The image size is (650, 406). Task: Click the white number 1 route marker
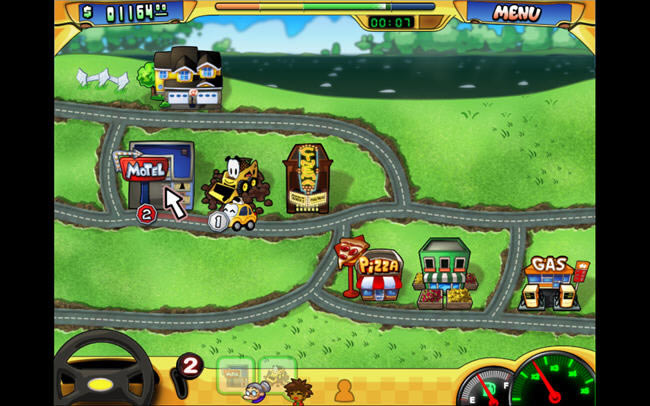[220, 221]
